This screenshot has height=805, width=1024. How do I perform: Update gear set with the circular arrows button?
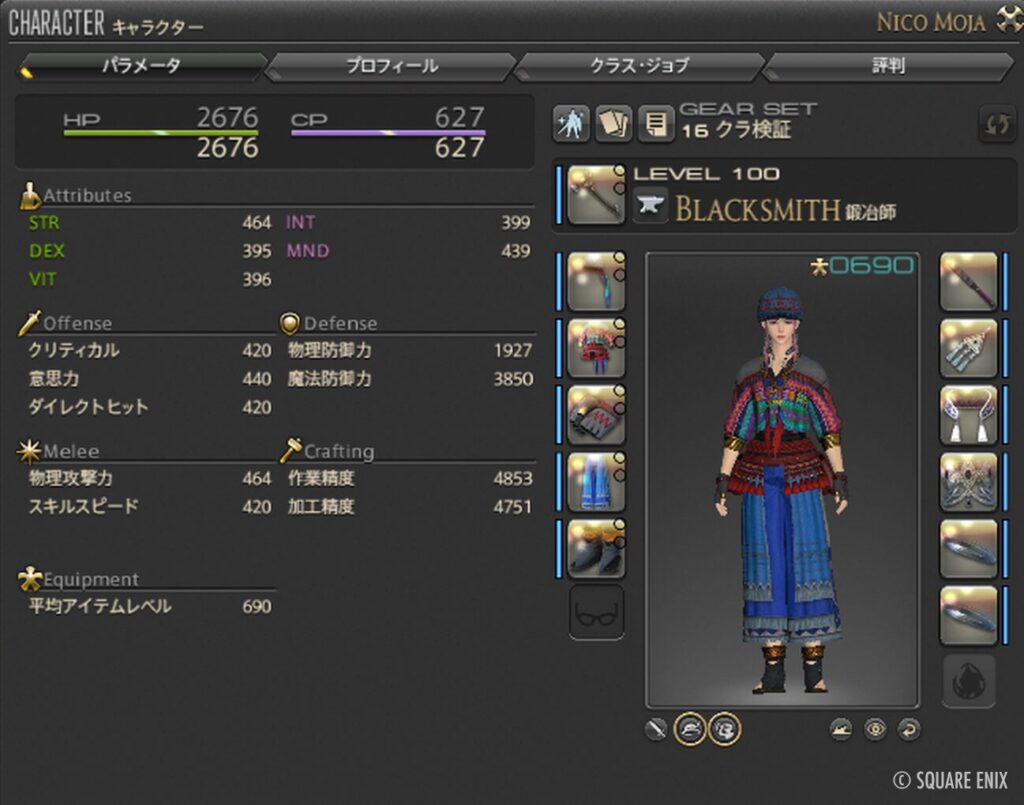coord(996,124)
